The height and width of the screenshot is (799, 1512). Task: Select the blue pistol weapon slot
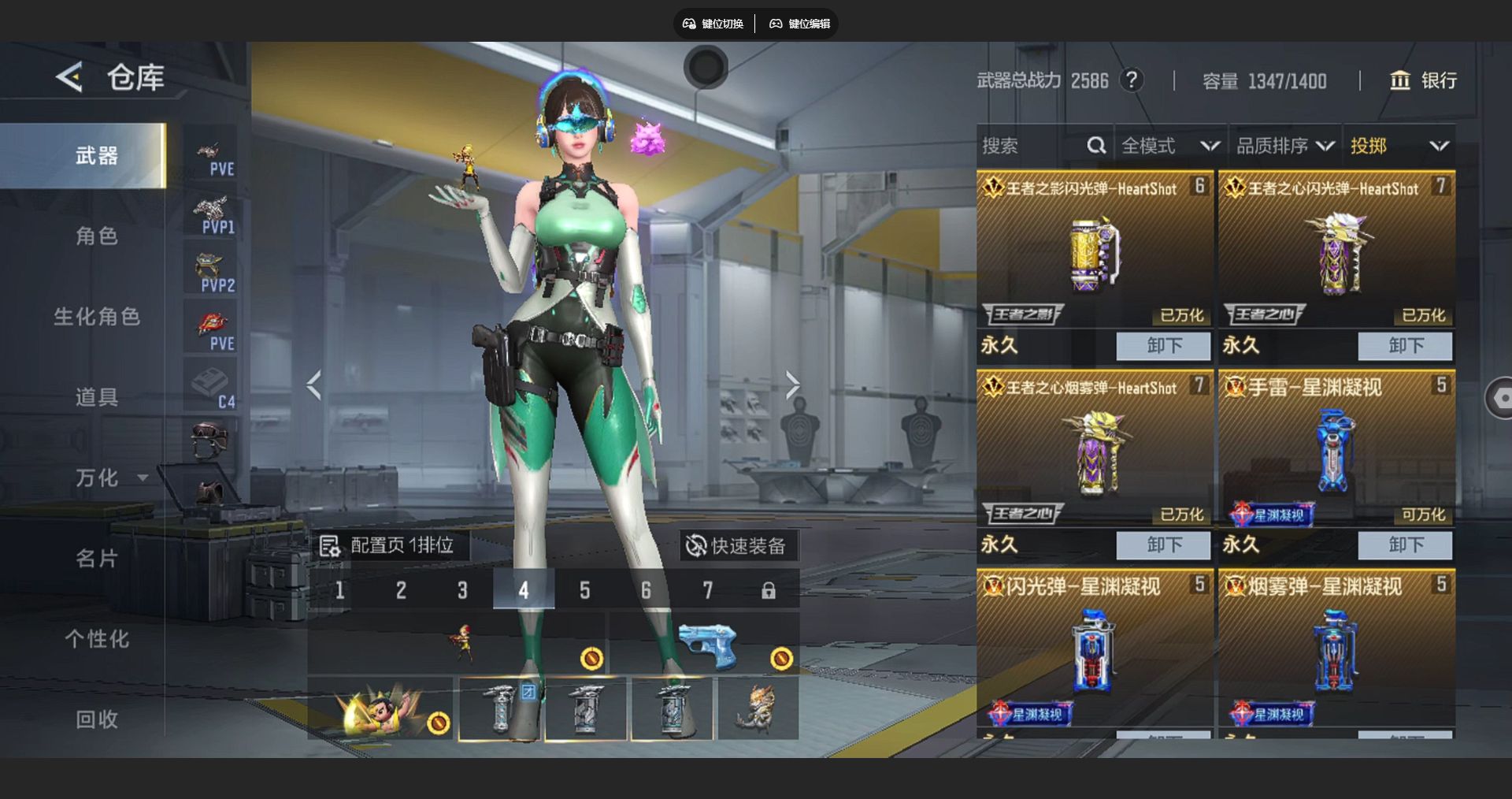[x=706, y=644]
